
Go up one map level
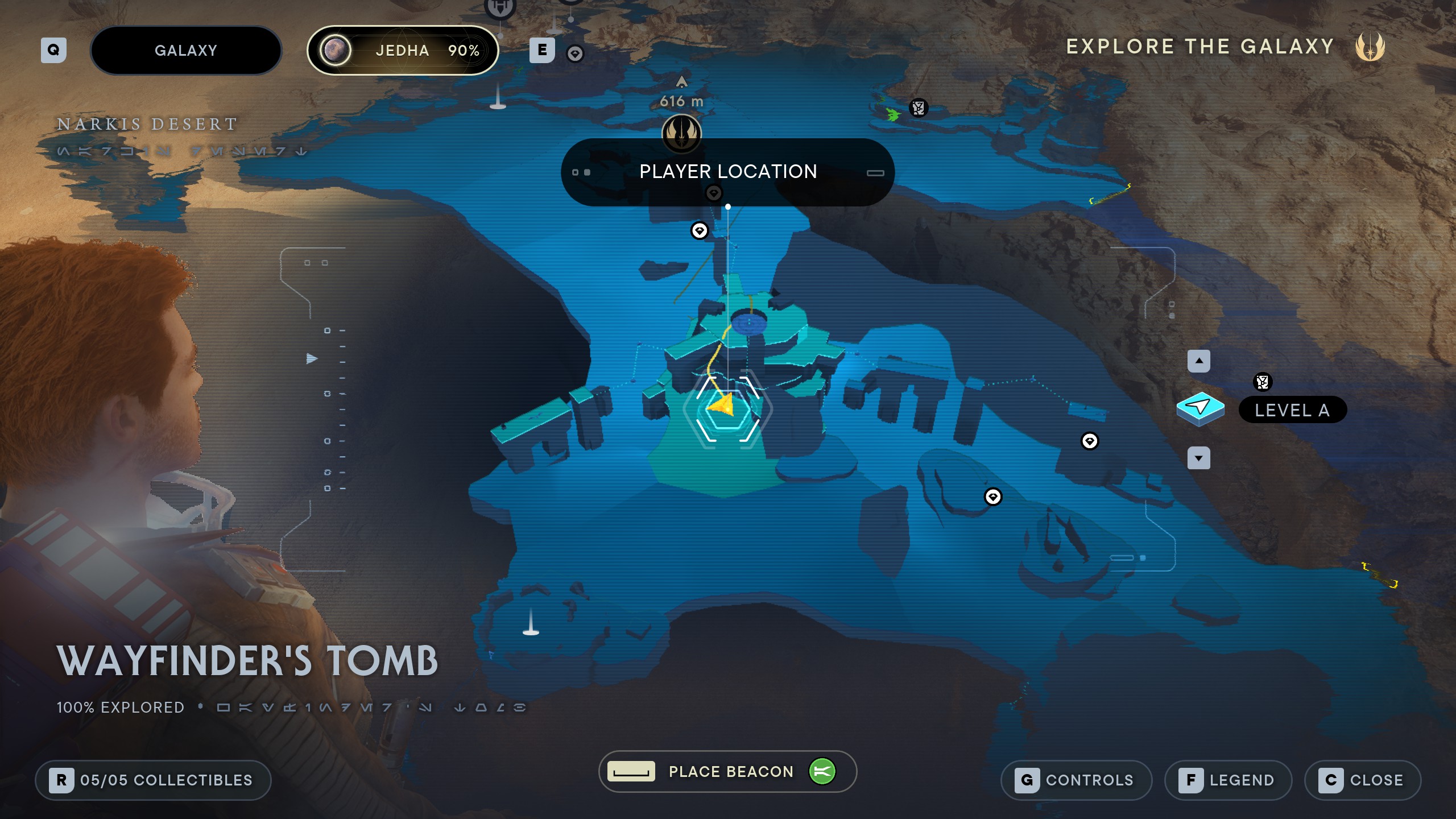(1199, 361)
